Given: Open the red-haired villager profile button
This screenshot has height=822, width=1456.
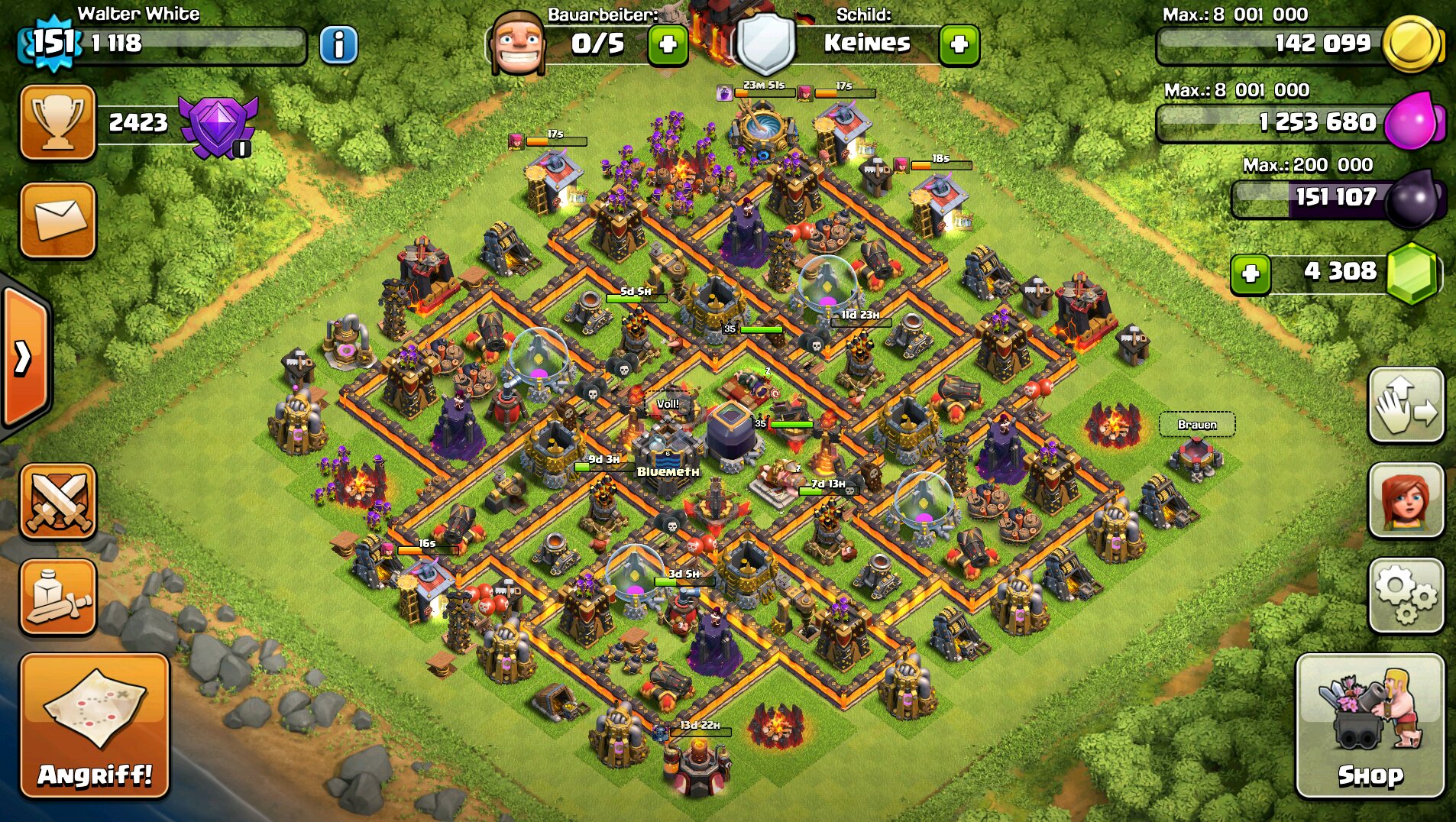Looking at the screenshot, I should tap(1406, 500).
